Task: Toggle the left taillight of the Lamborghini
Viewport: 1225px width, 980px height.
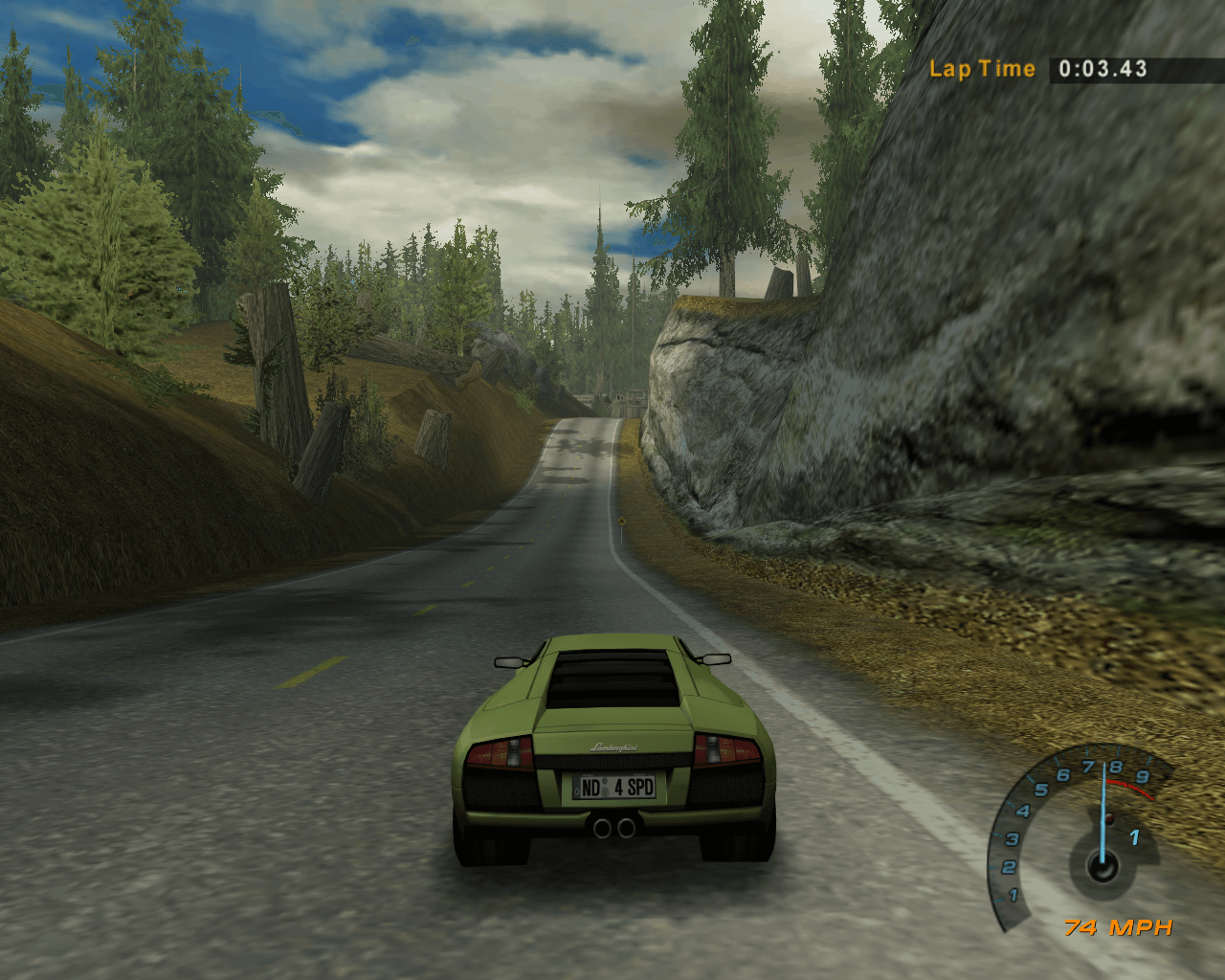Action: pyautogui.click(x=501, y=751)
